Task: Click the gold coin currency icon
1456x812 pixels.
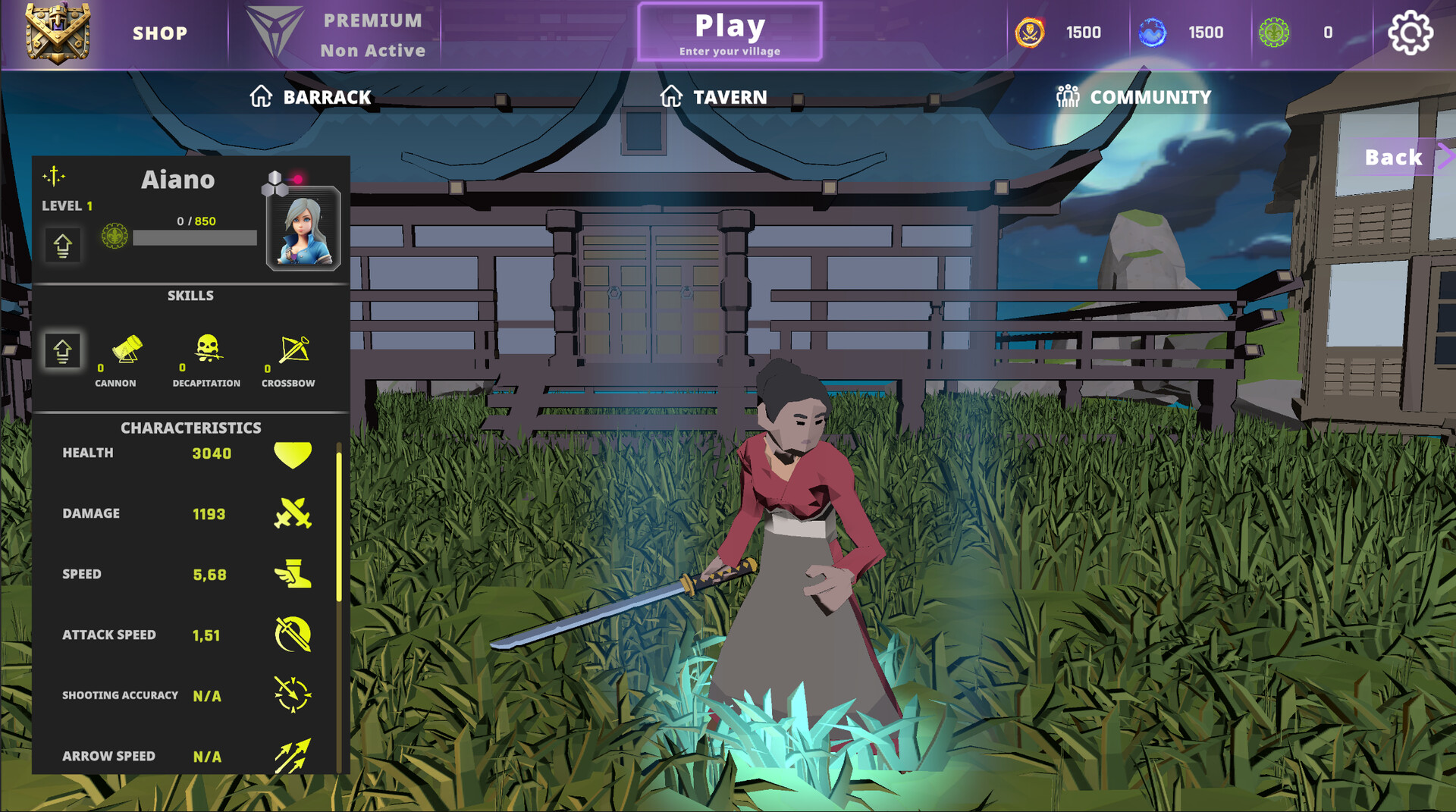Action: point(1030,32)
